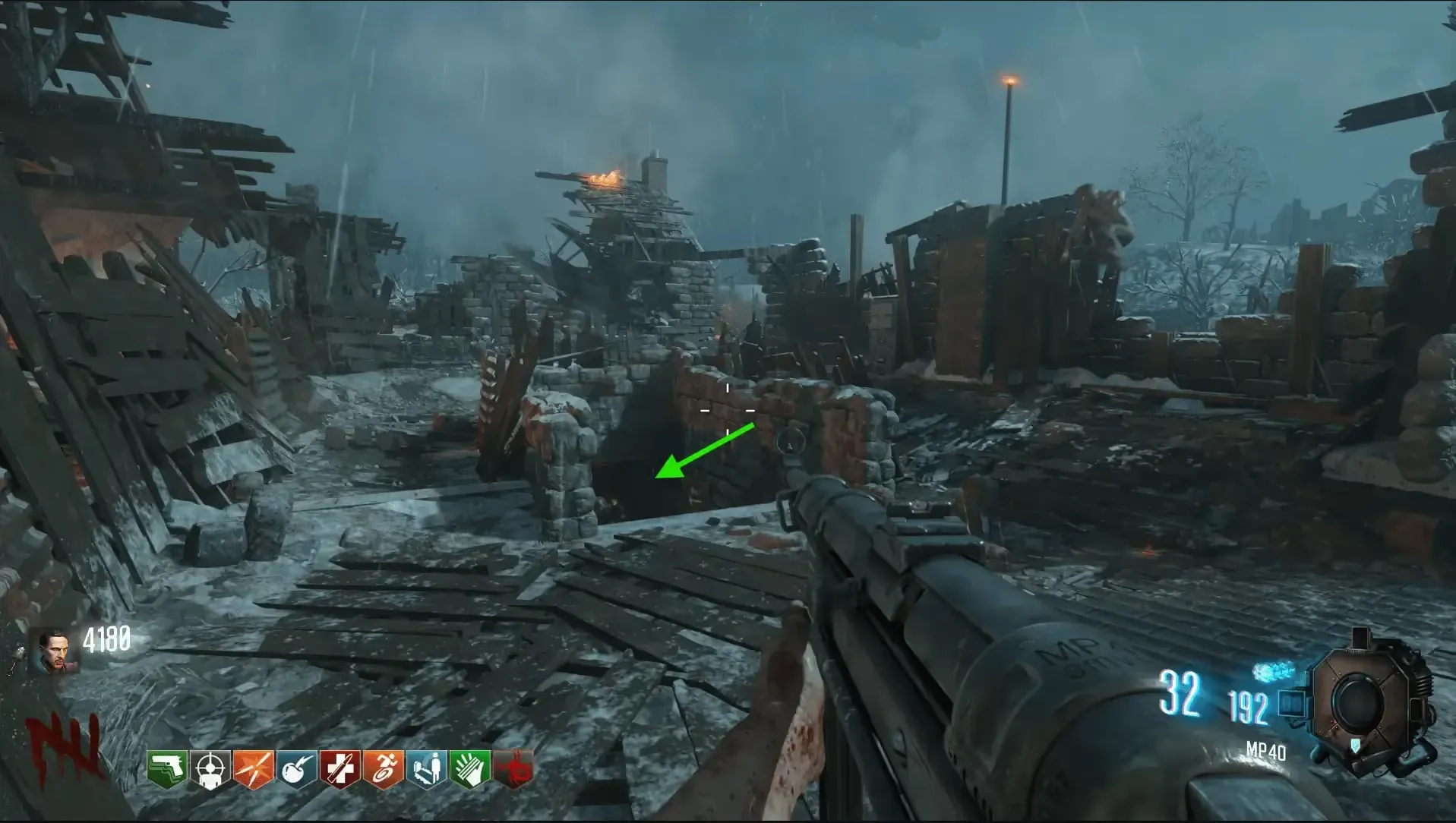Click the player character portrait

coord(54,651)
